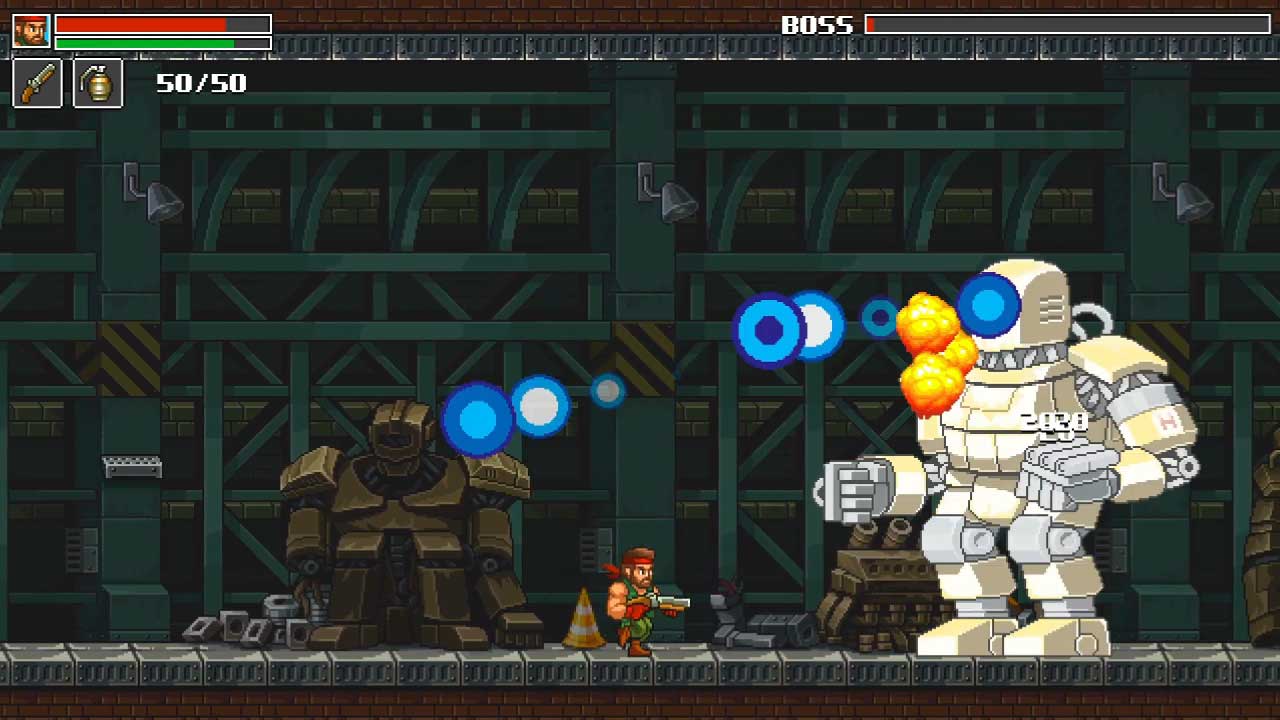Click the player character portrait
Screen dimensions: 1280x720
31,31
